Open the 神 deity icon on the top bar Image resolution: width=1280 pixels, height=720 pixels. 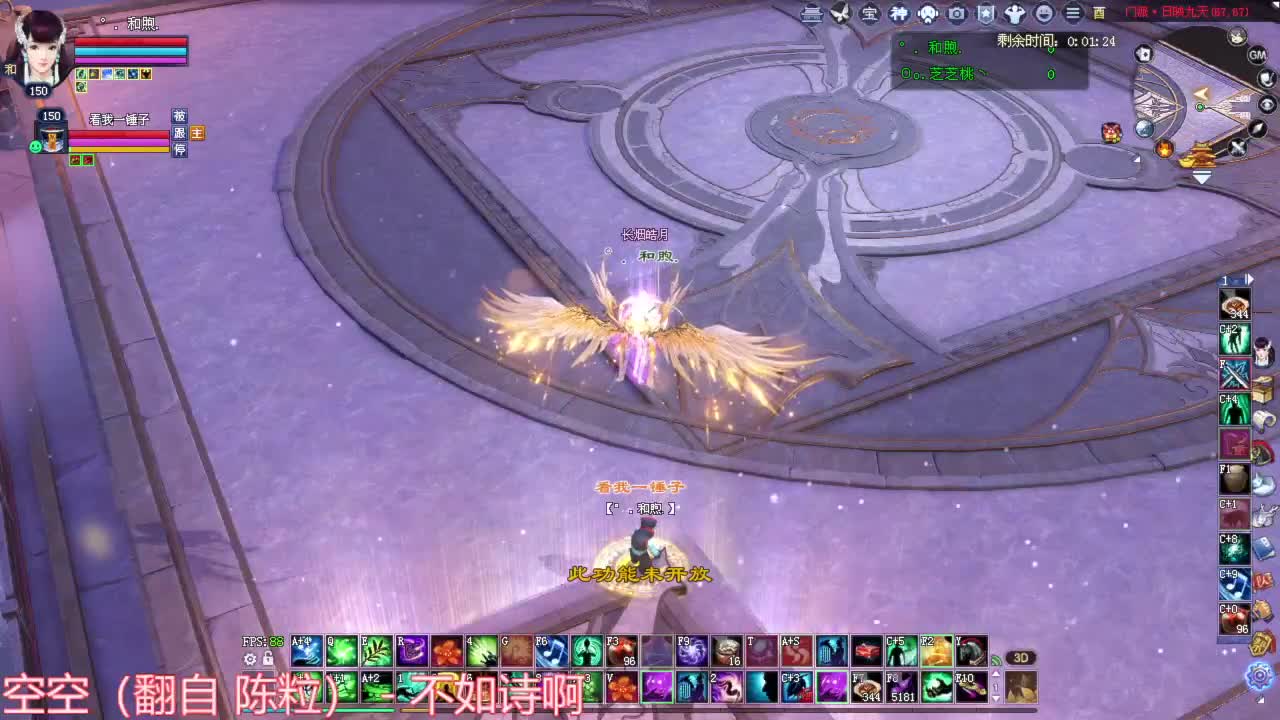(897, 13)
